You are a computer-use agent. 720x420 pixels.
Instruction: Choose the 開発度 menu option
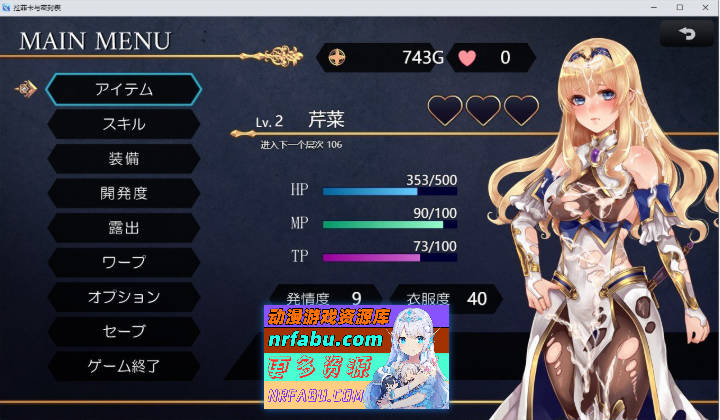pos(124,193)
